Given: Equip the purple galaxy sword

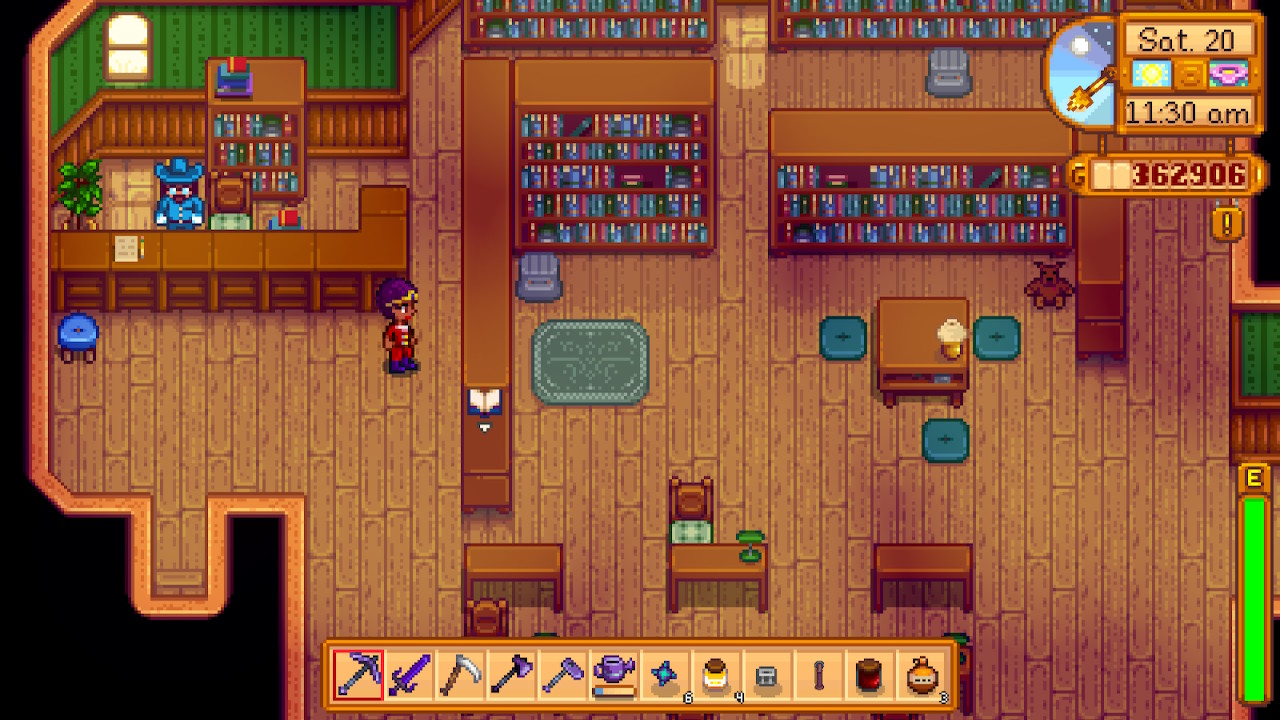Looking at the screenshot, I should click(x=409, y=676).
